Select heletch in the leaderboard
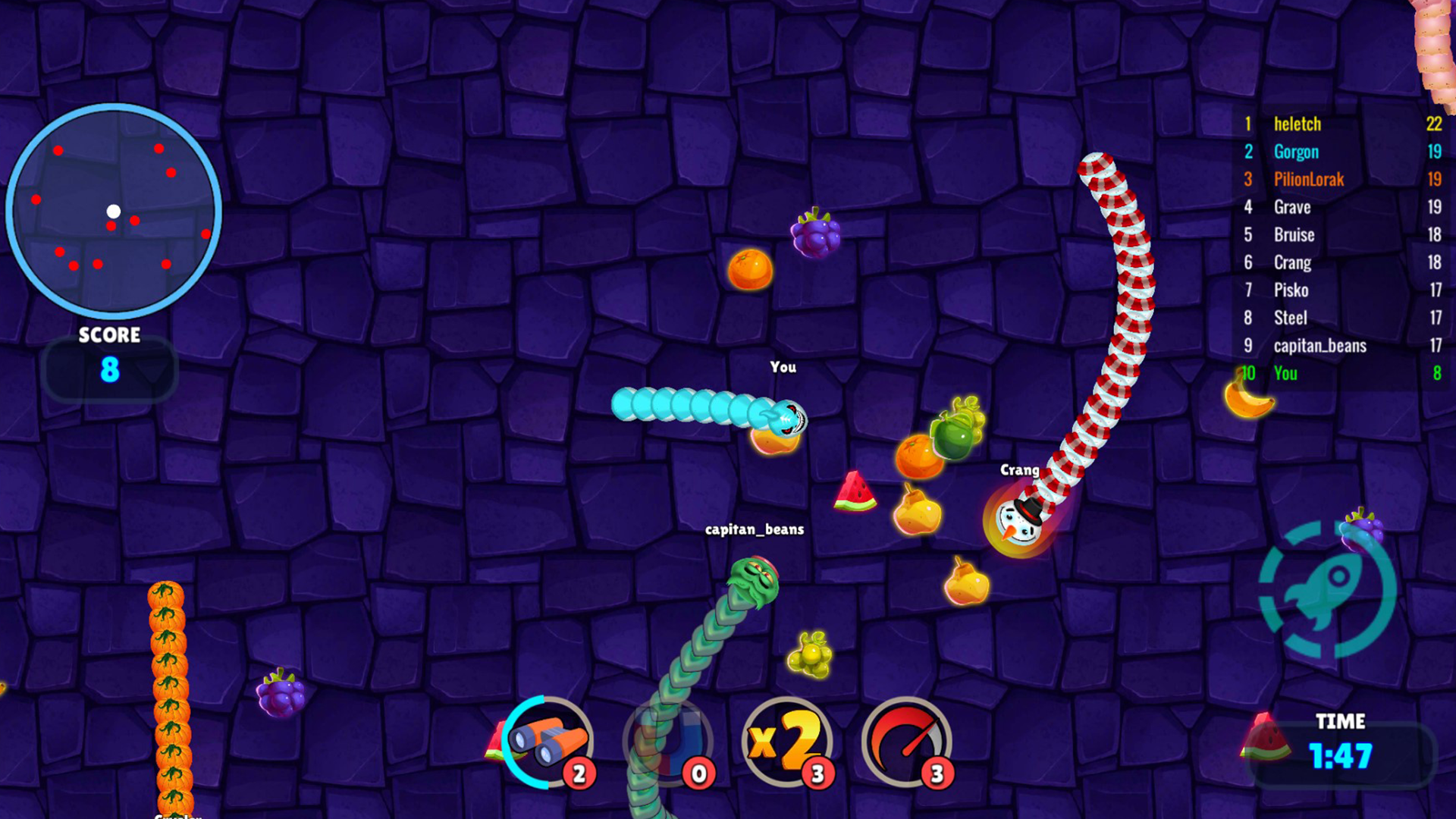 pyautogui.click(x=1342, y=124)
